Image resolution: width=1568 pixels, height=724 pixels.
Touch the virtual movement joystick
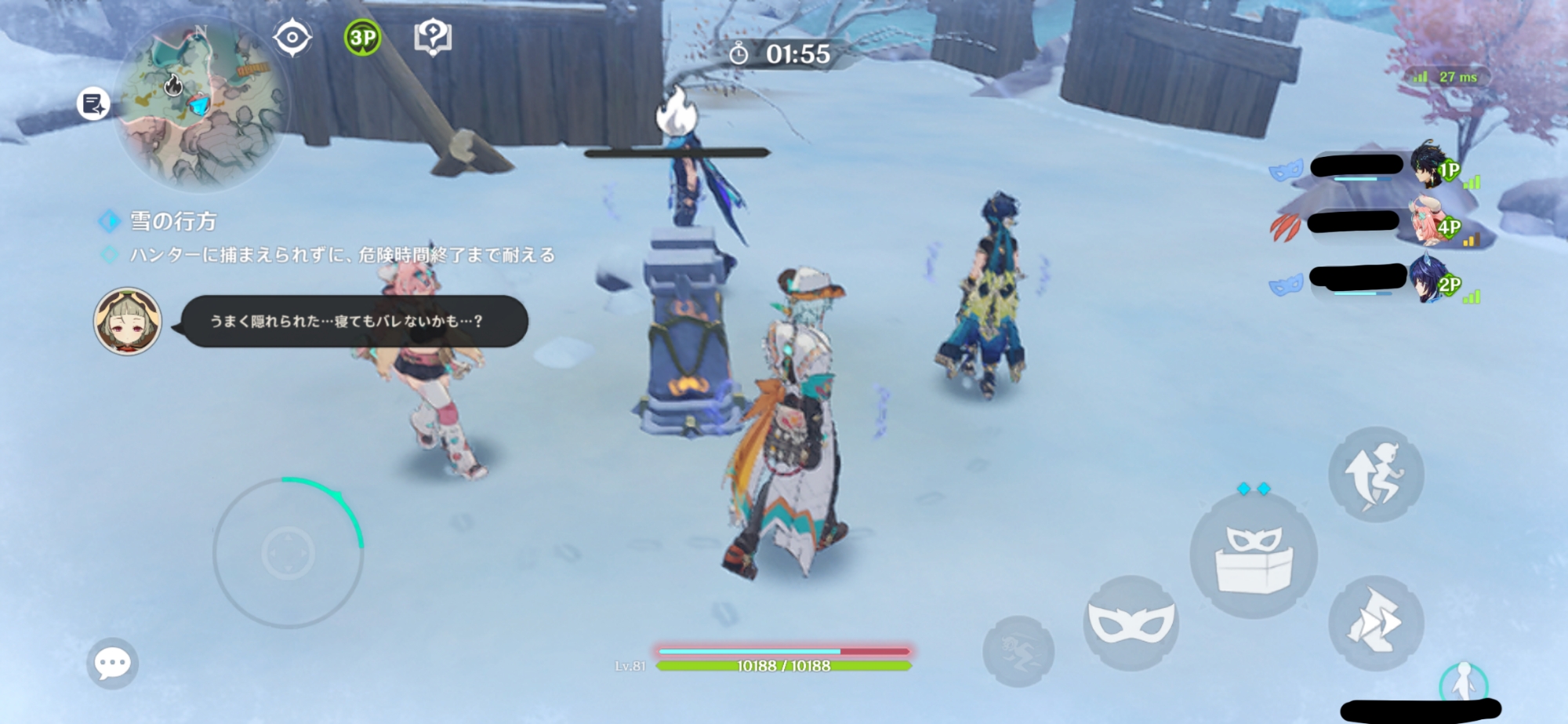click(x=288, y=553)
